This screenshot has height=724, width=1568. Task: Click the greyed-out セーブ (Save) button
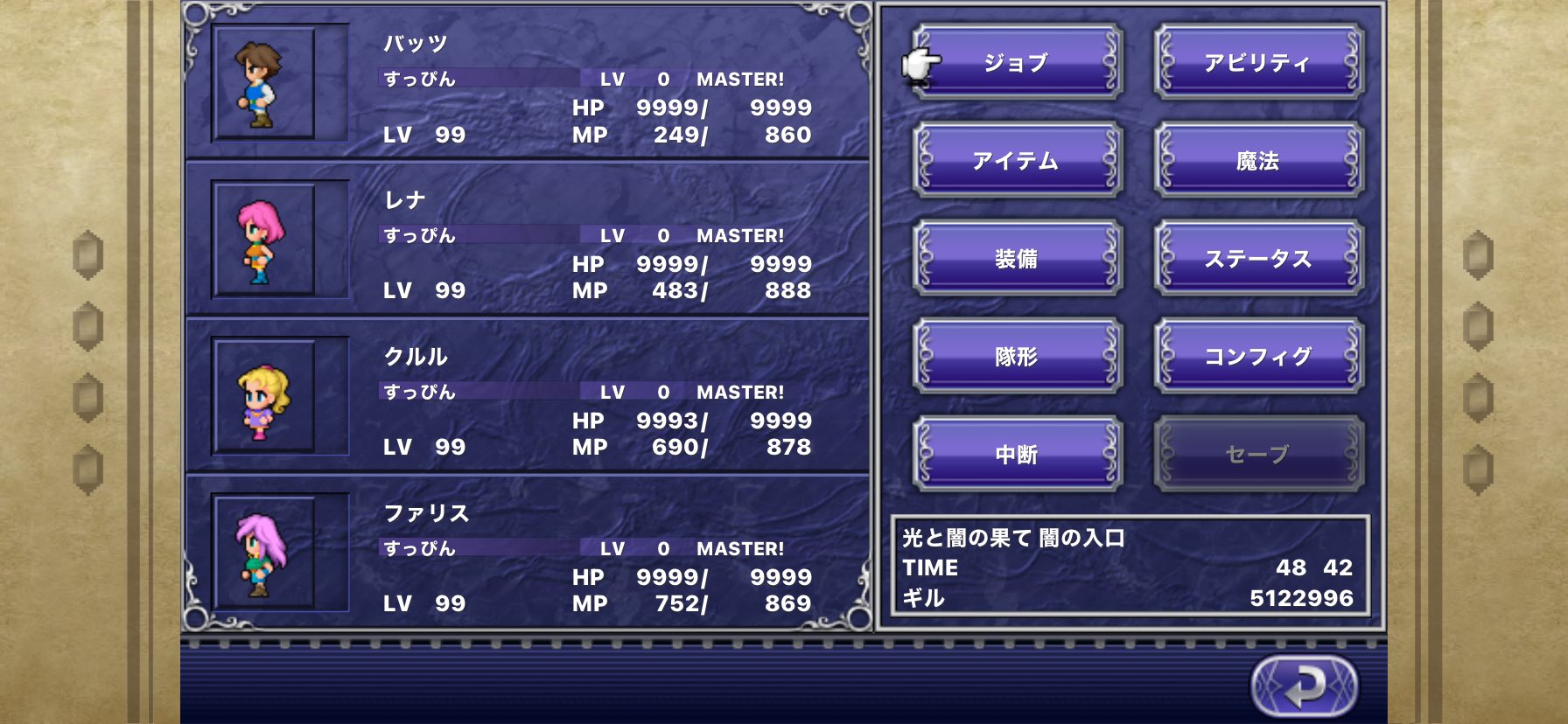[1258, 454]
